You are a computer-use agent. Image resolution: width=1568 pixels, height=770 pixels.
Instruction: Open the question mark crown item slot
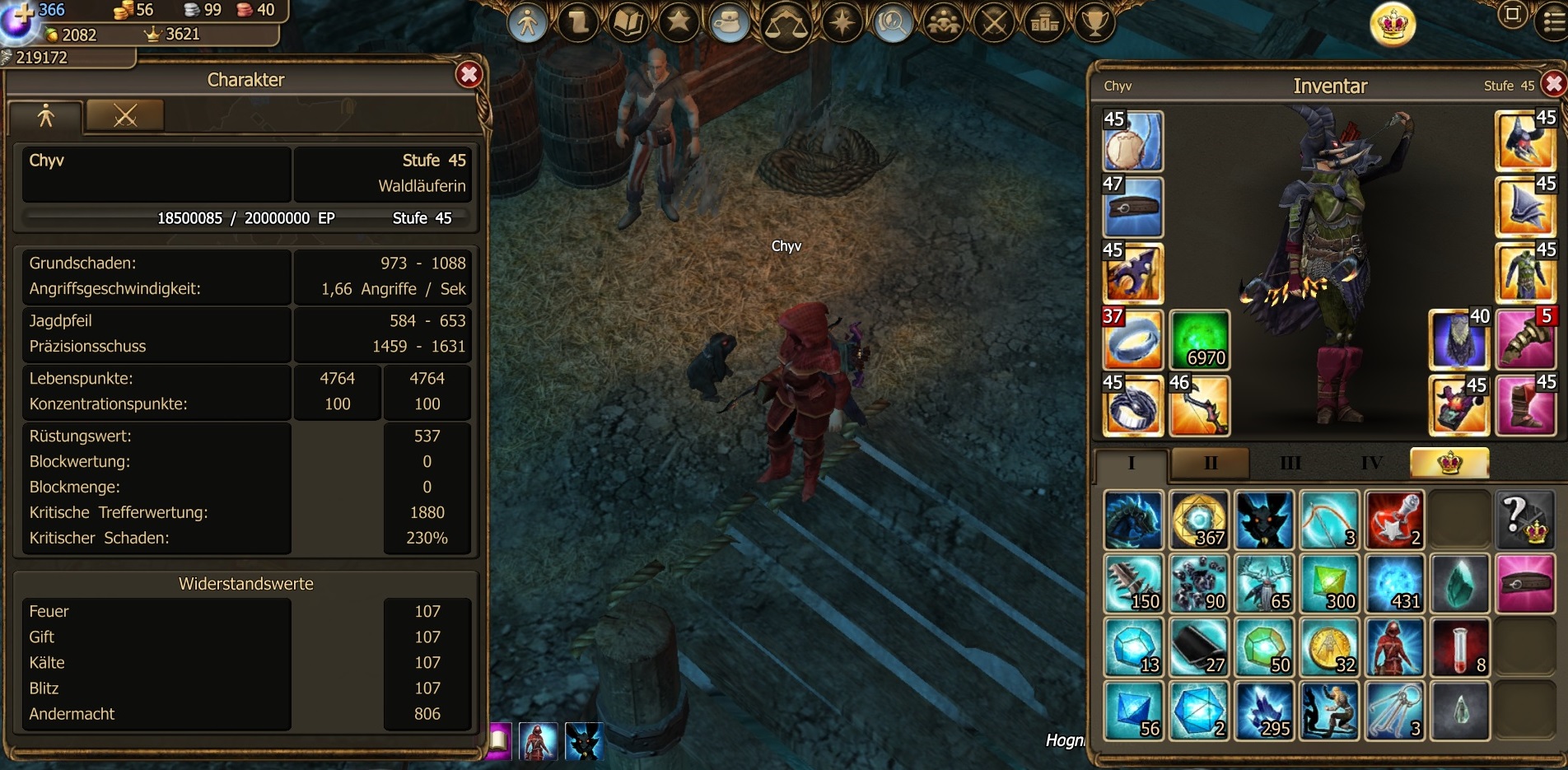(1524, 520)
